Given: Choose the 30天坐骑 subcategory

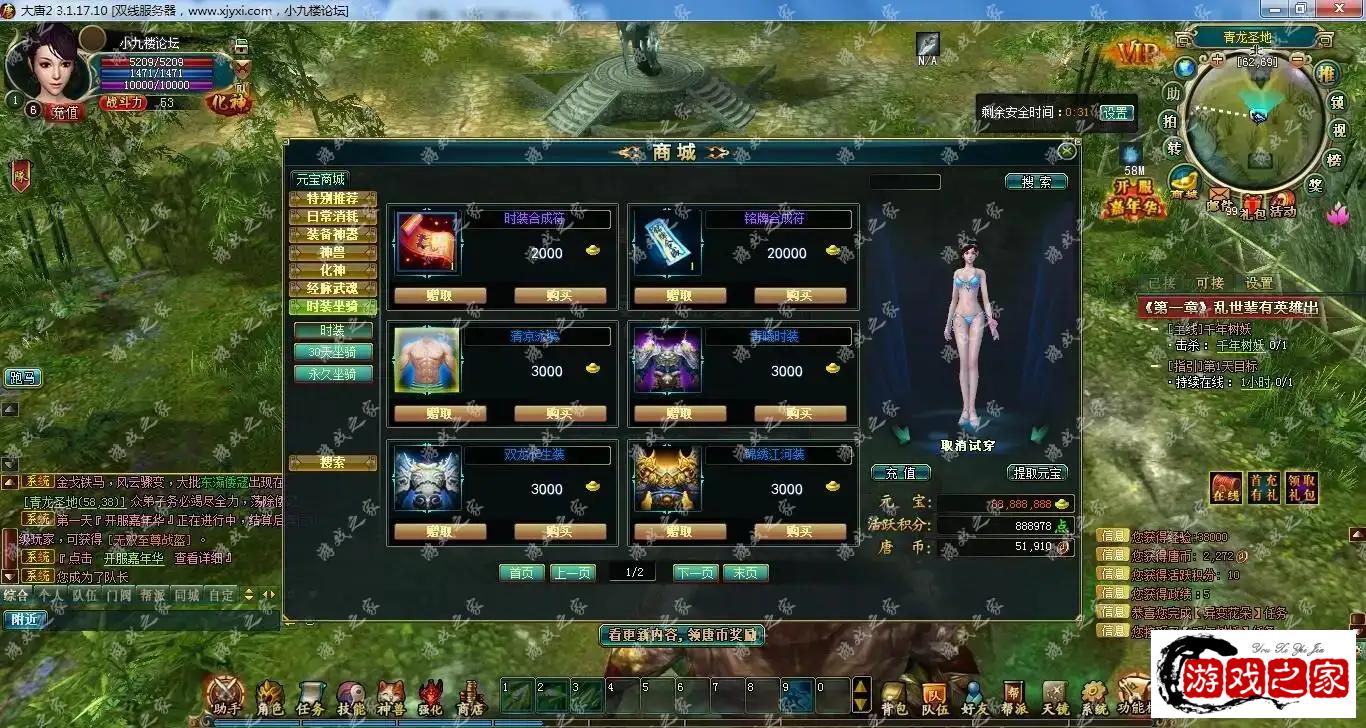Looking at the screenshot, I should 332,352.
